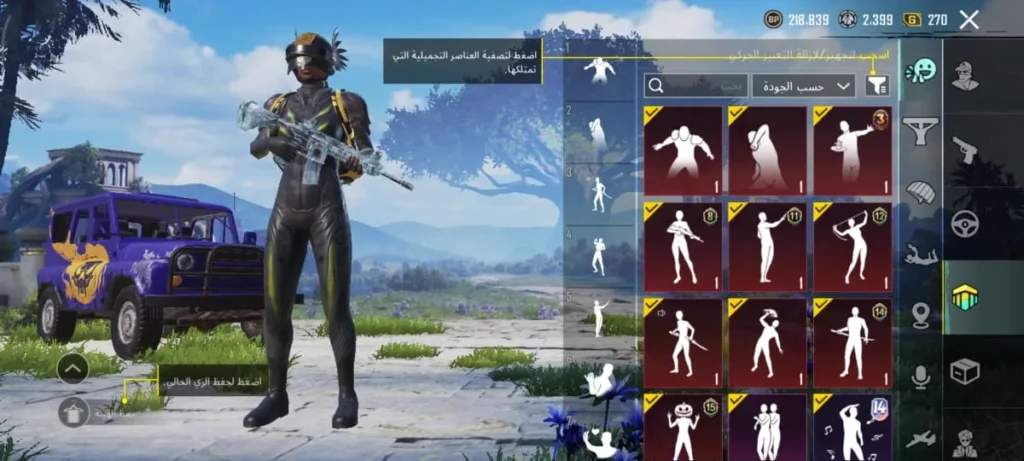
Task: Choose the pumpkin head emote
Action: 683,427
